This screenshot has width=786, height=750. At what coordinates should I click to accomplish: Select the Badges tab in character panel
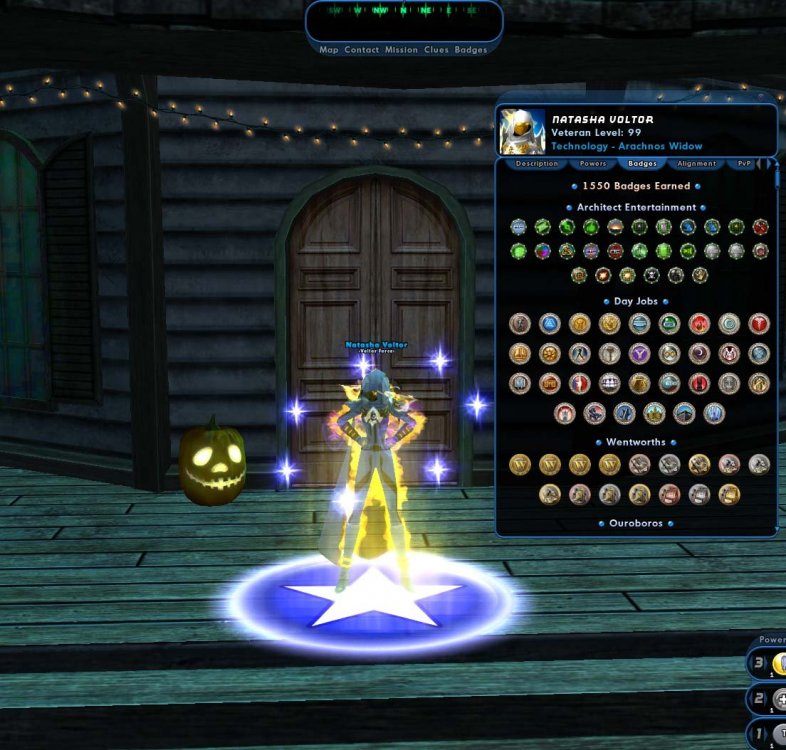click(642, 164)
